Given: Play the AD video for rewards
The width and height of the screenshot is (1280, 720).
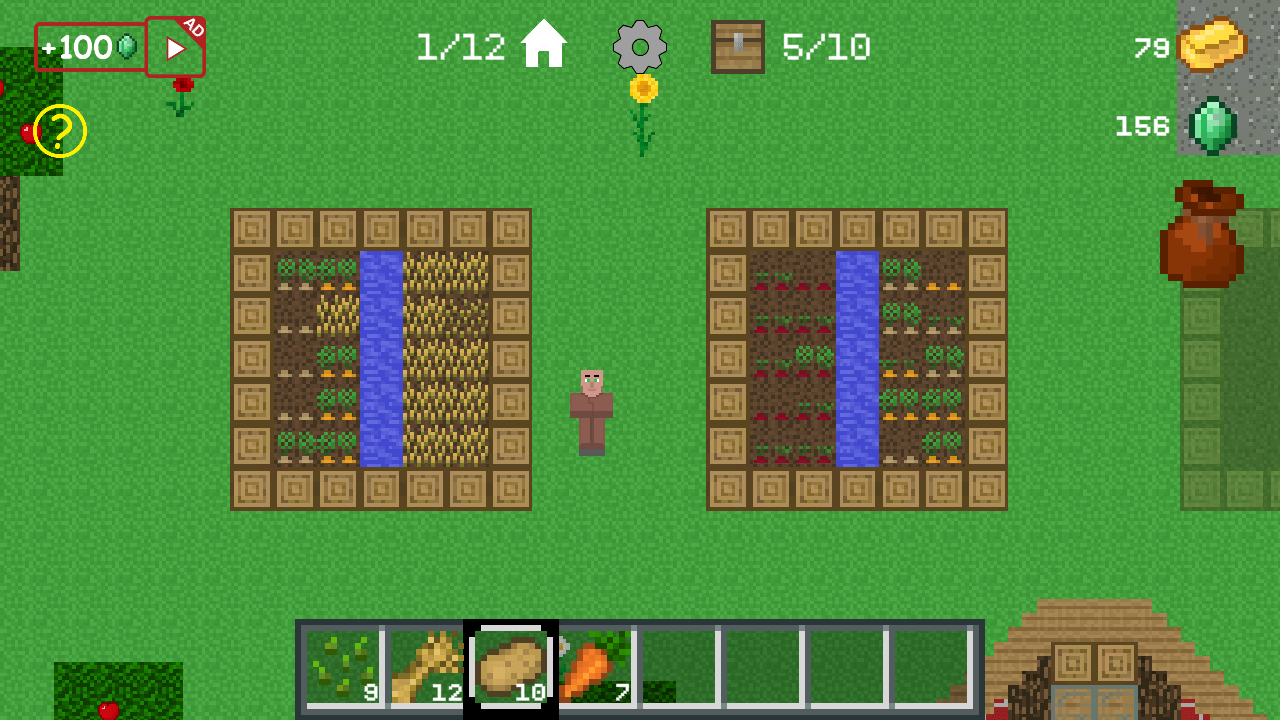Looking at the screenshot, I should [176, 45].
